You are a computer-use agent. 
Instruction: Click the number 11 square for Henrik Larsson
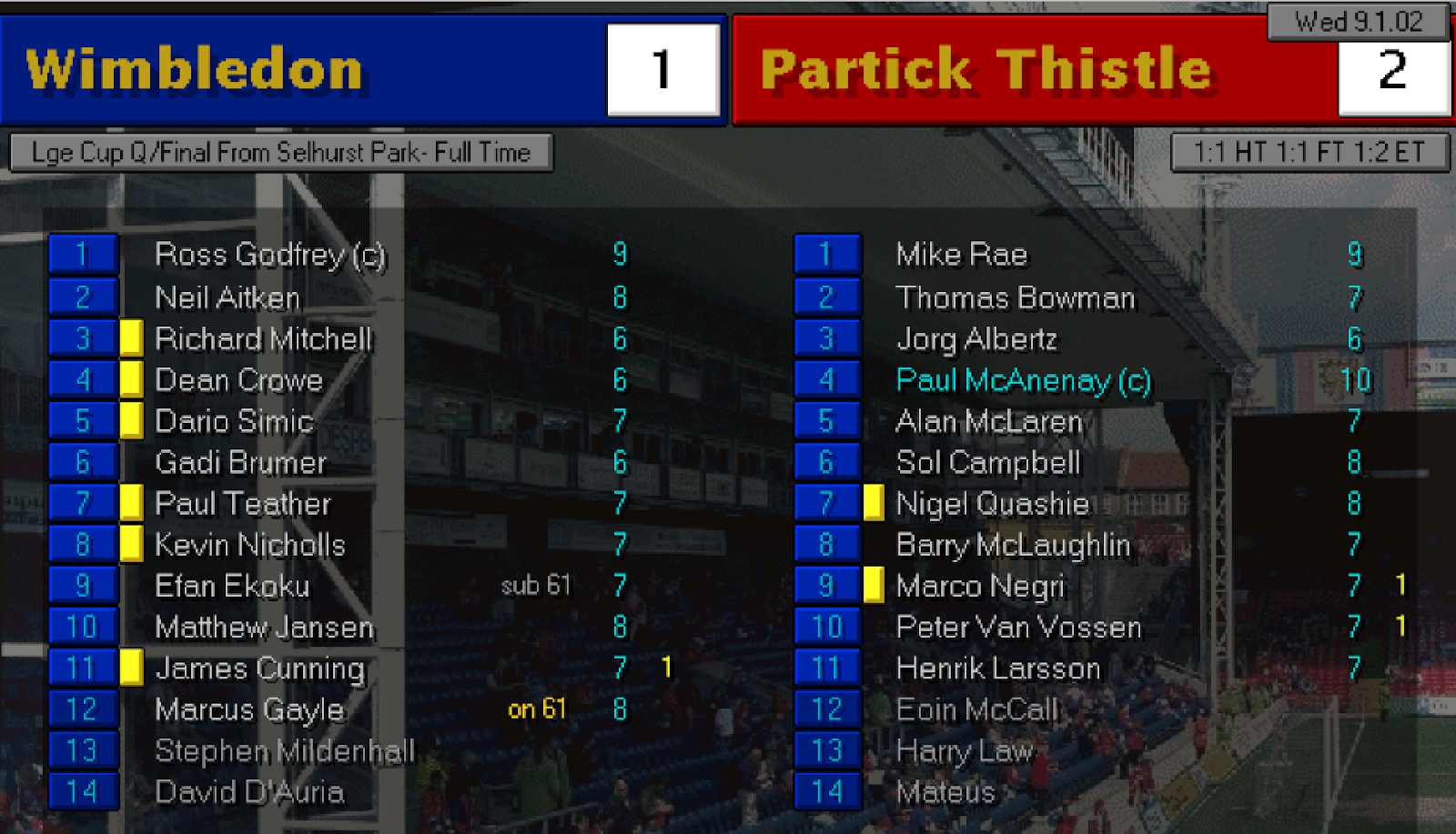coord(825,668)
